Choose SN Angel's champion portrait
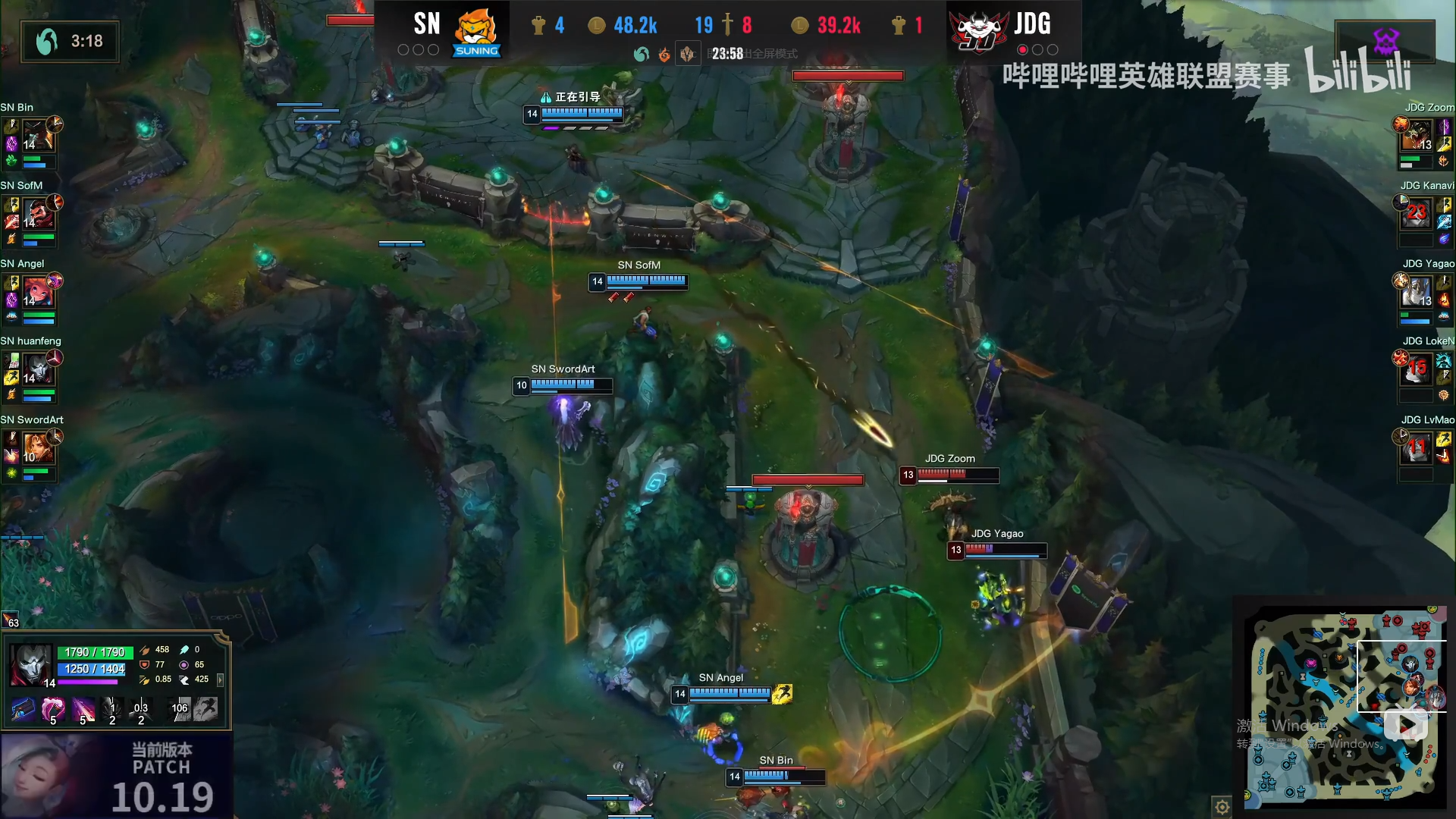 point(37,291)
